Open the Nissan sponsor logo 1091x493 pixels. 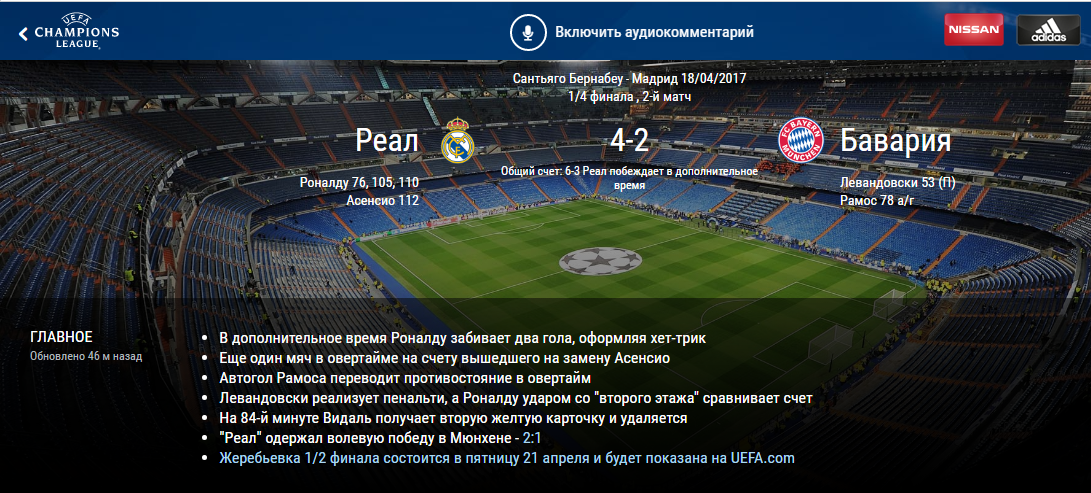coord(973,30)
